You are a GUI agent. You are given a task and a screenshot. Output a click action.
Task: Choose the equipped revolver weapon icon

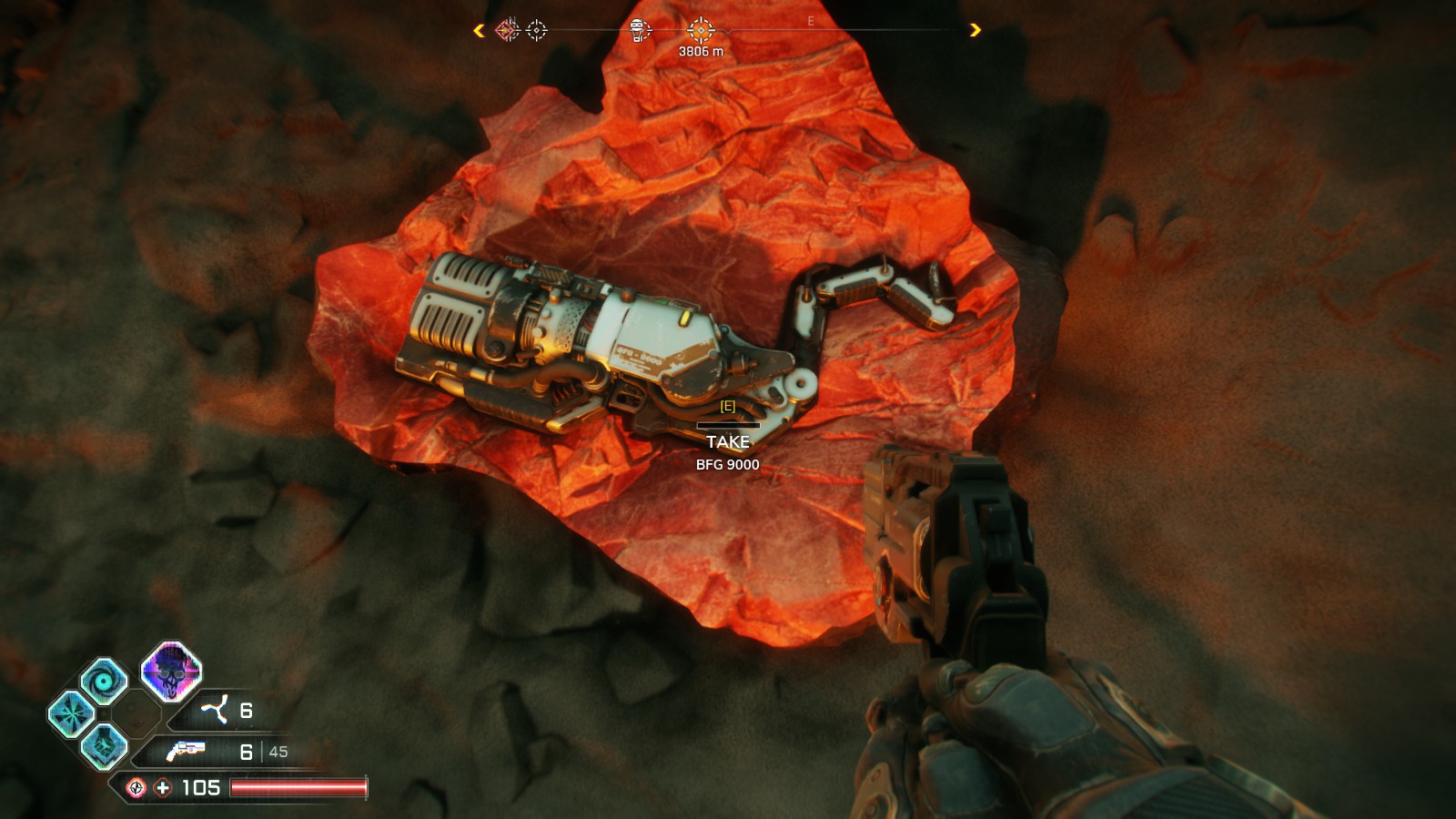pos(186,752)
